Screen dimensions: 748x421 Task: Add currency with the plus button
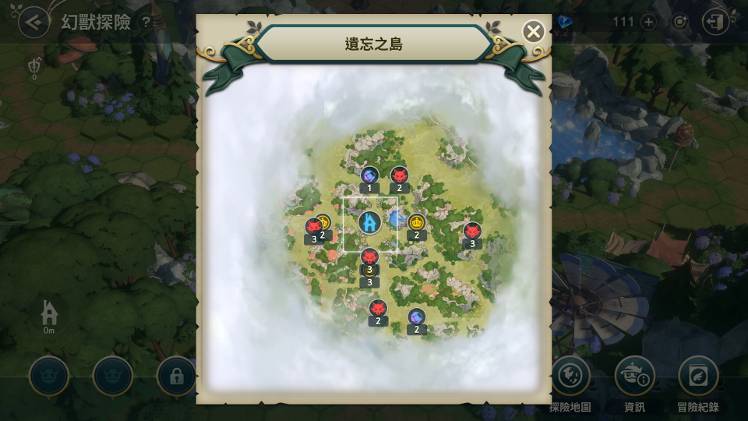click(x=648, y=22)
